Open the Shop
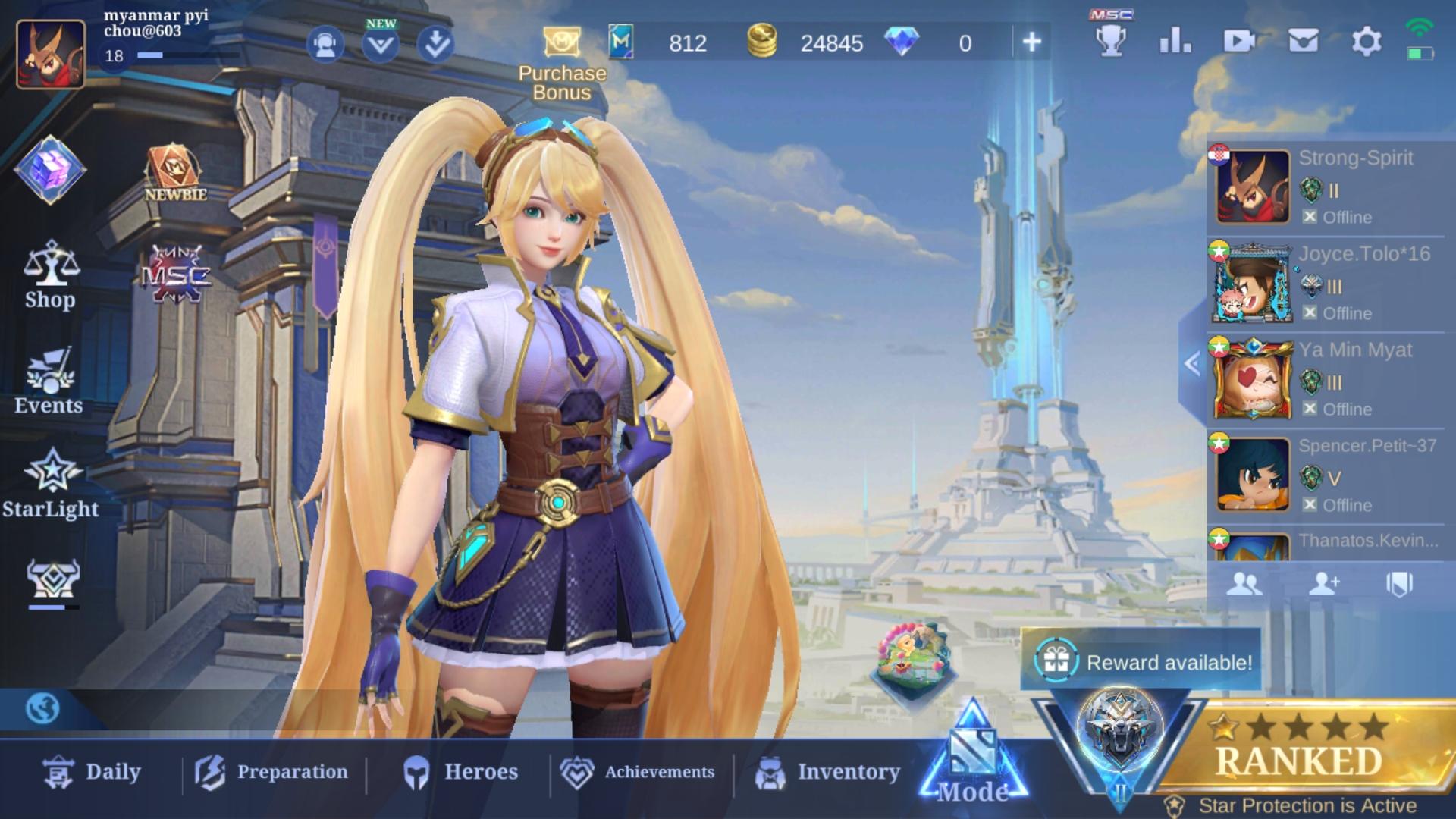 pyautogui.click(x=49, y=273)
